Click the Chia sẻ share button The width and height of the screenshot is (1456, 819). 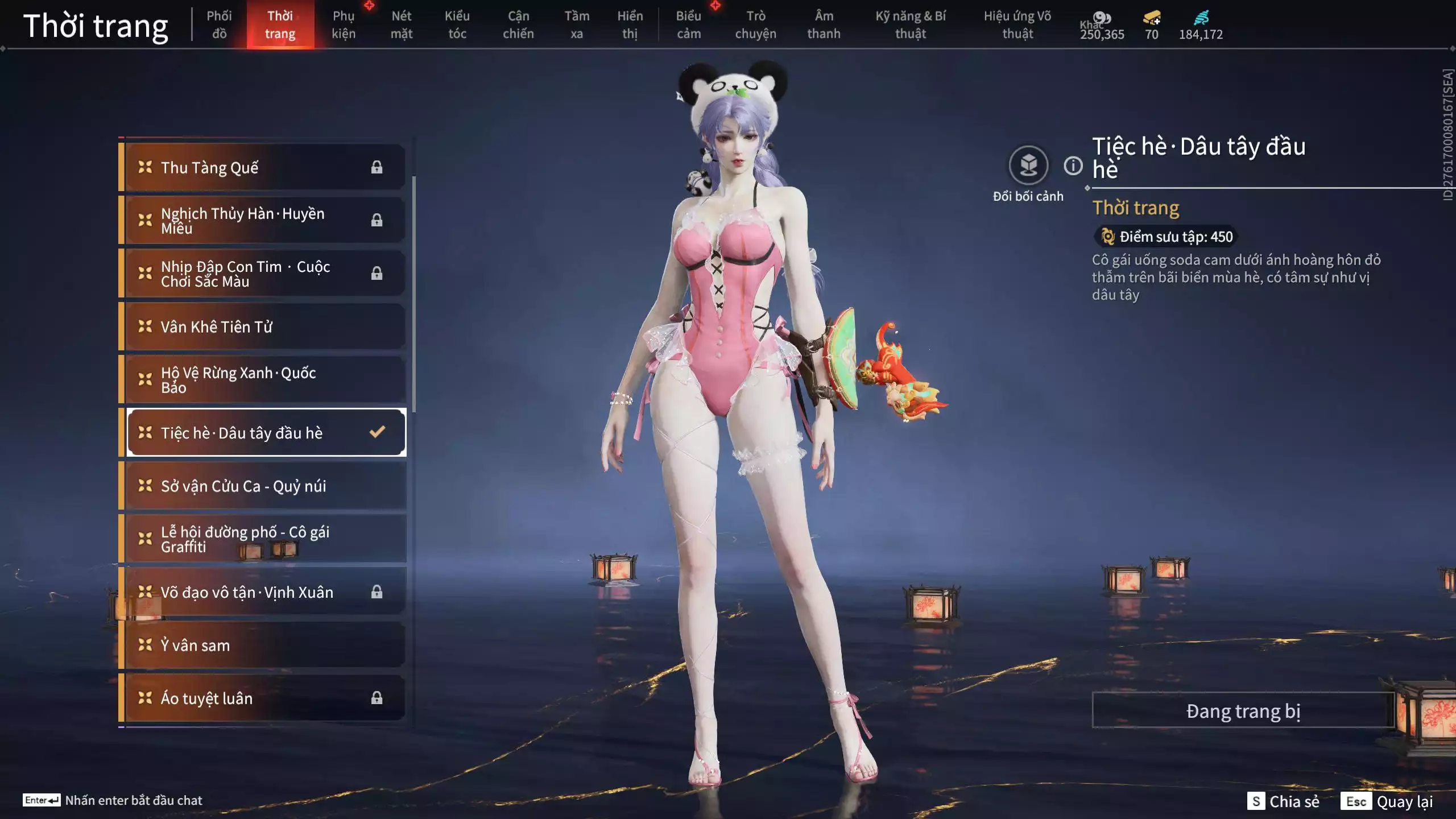(x=1283, y=801)
